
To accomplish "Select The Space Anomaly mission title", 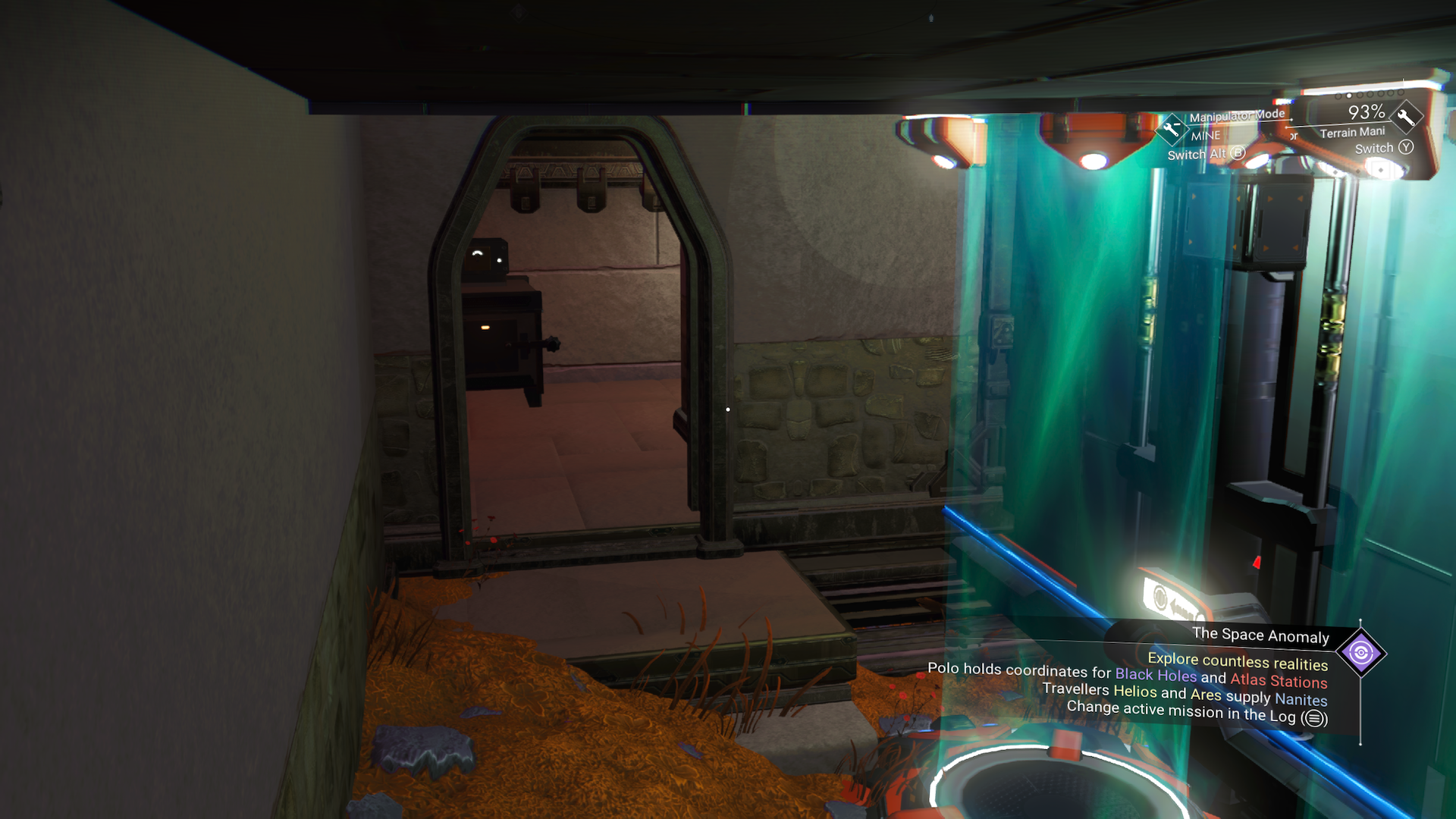I will [1260, 636].
